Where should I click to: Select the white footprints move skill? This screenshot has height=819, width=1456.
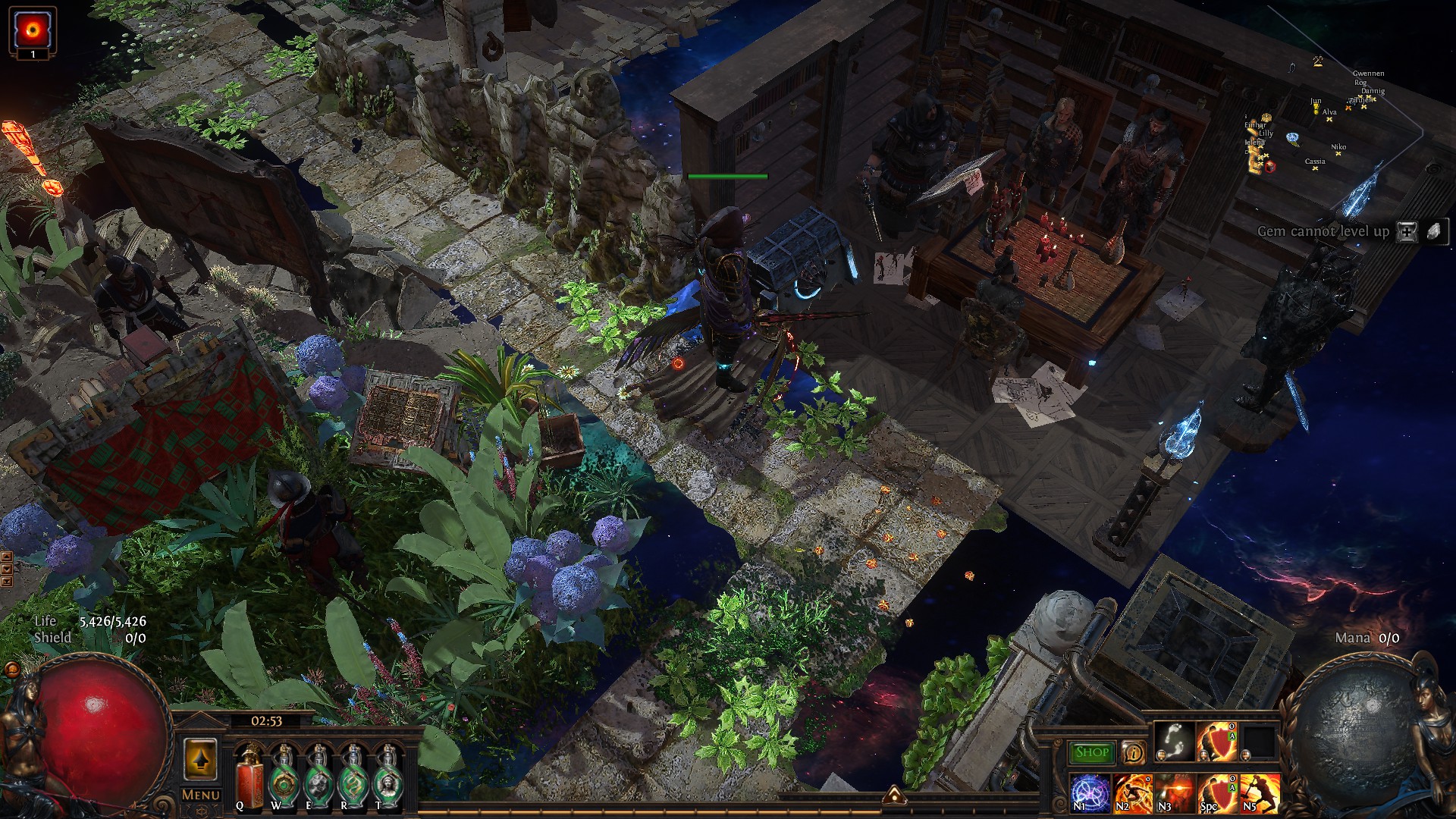click(1173, 742)
